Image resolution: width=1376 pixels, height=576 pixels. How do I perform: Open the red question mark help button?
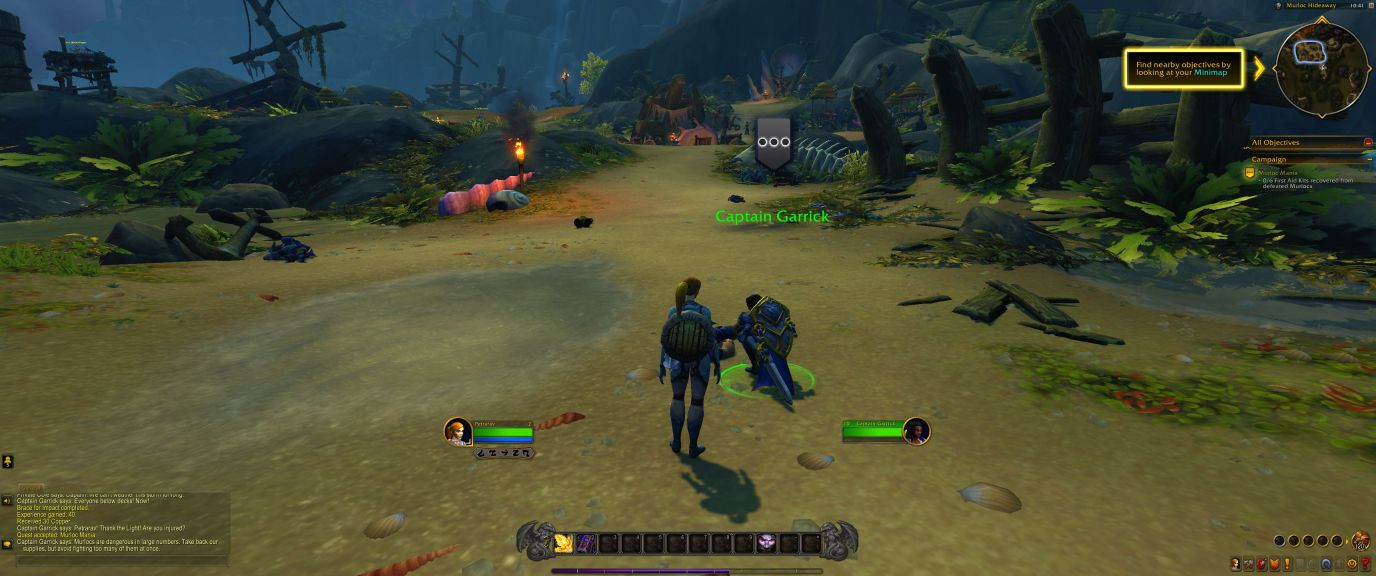point(1366,565)
